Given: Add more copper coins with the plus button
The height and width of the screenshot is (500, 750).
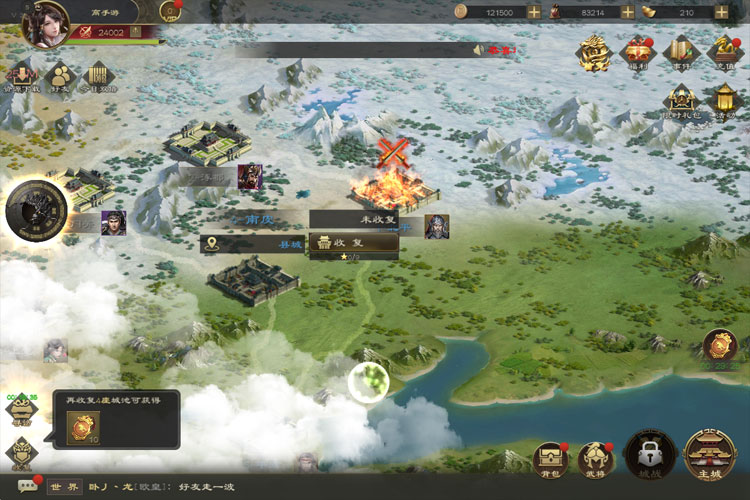Looking at the screenshot, I should point(534,12).
